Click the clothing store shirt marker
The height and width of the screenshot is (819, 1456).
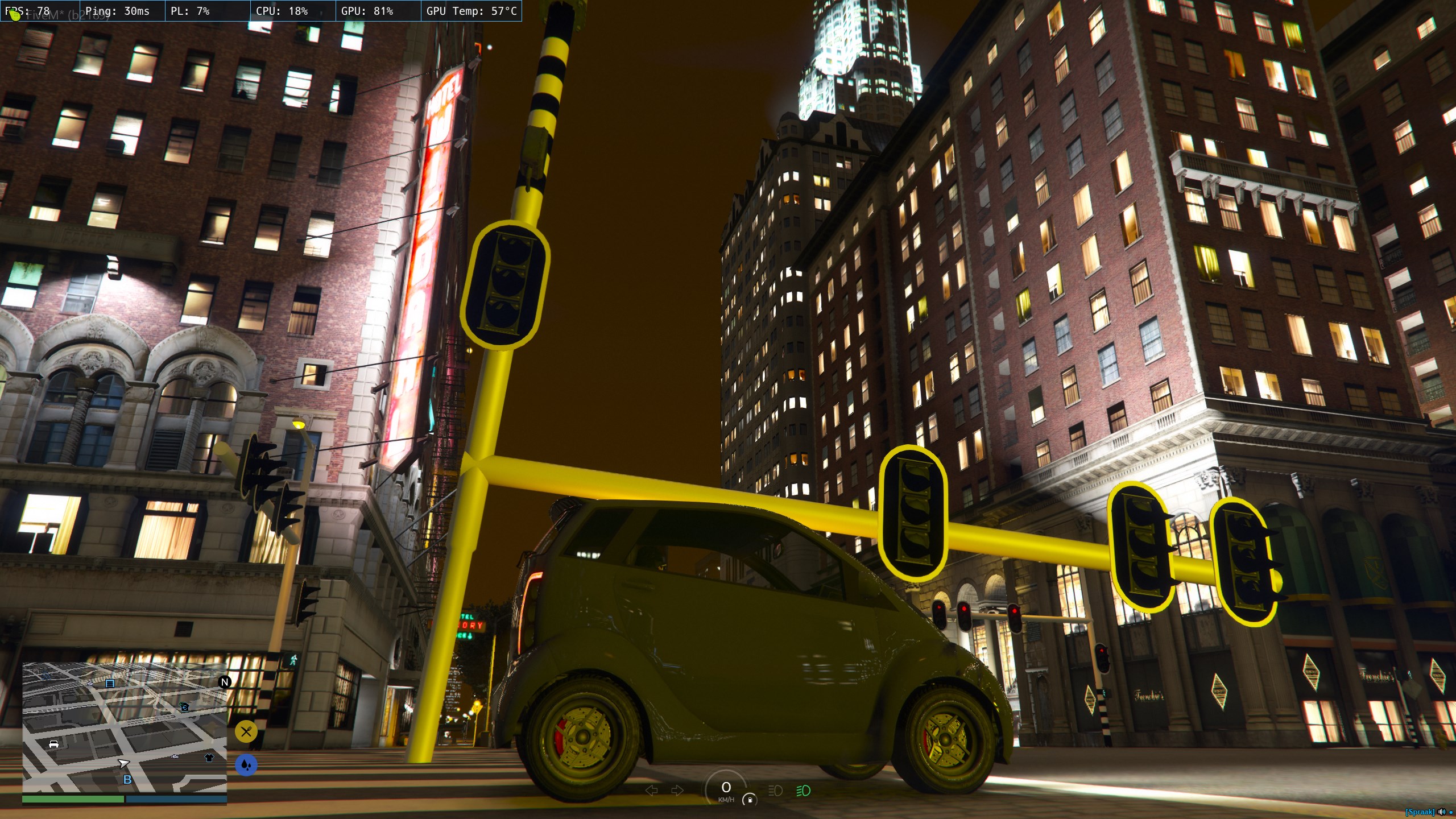click(x=209, y=758)
